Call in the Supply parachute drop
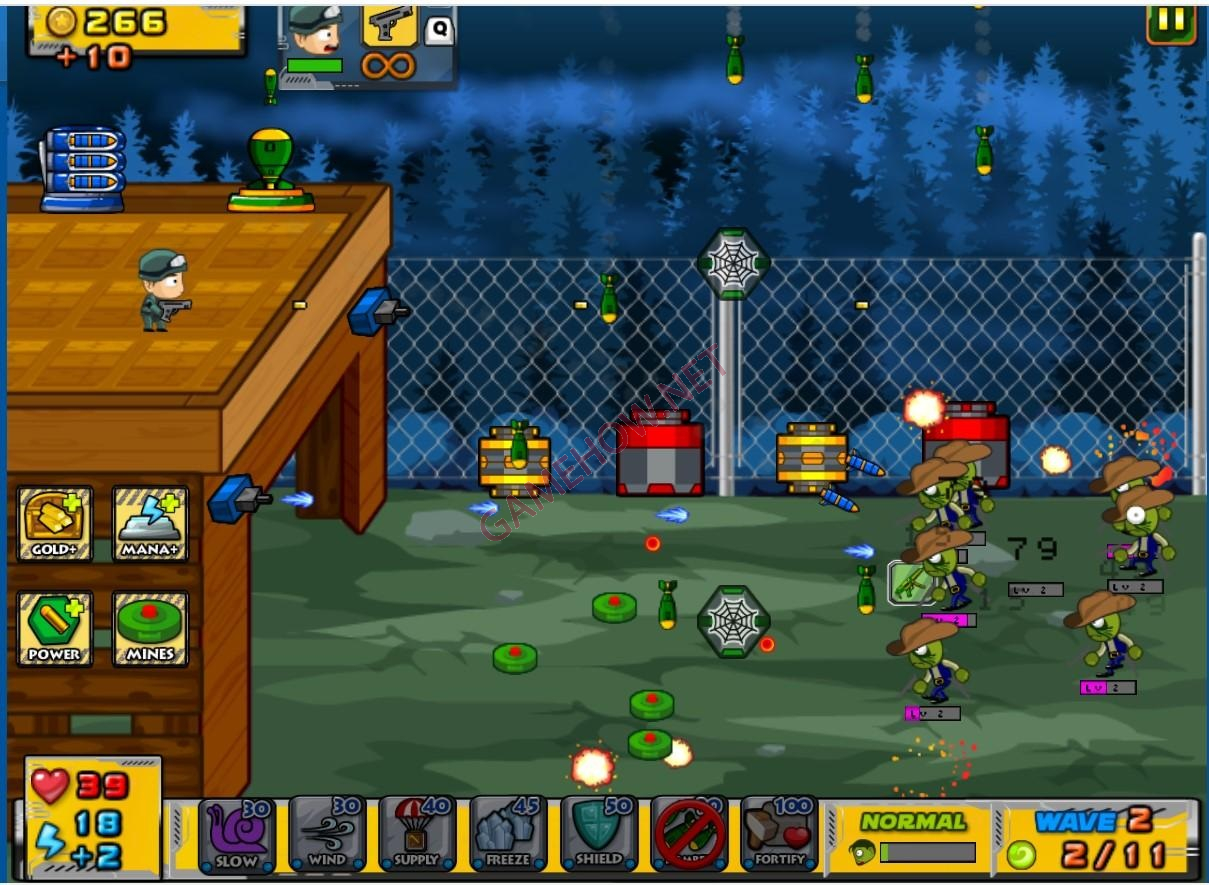The height and width of the screenshot is (885, 1209). pyautogui.click(x=417, y=833)
